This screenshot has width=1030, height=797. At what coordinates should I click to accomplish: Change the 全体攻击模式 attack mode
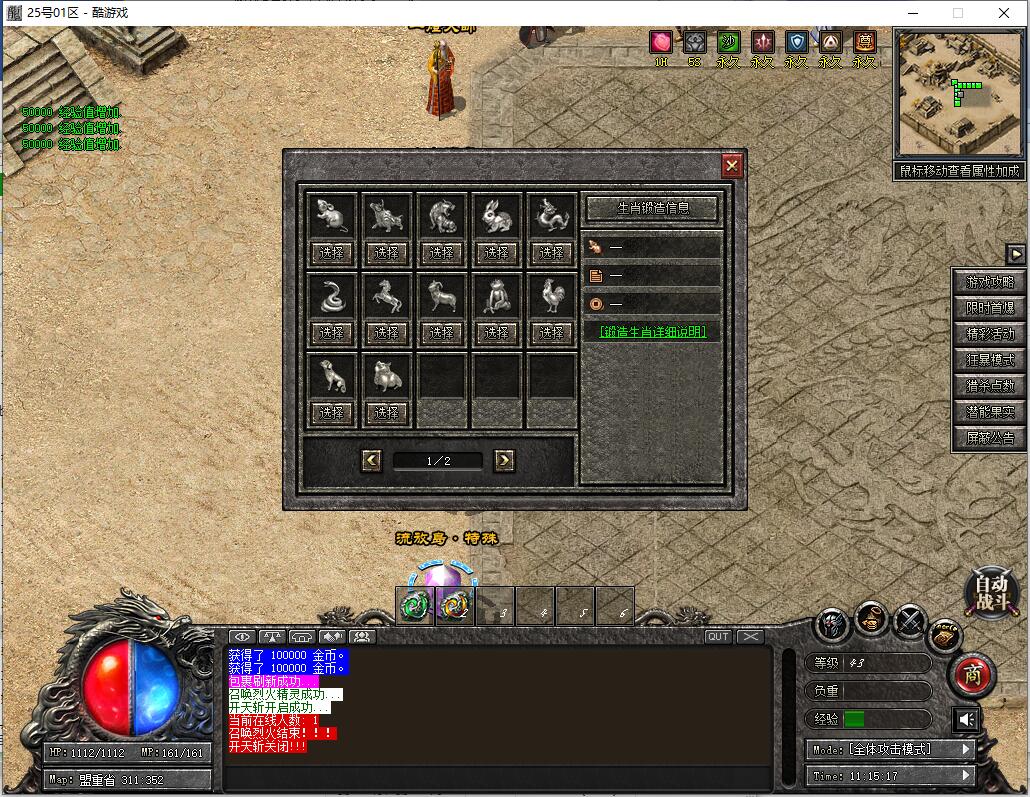click(890, 749)
